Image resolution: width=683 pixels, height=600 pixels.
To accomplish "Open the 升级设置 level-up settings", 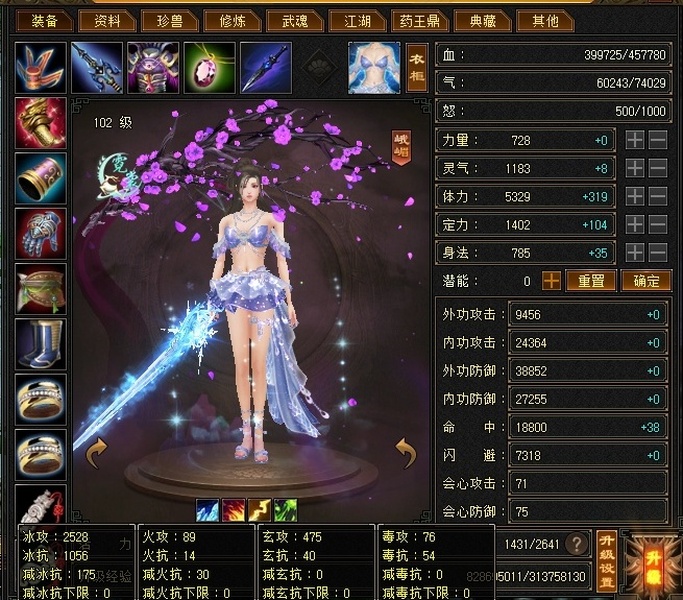I will (x=605, y=560).
